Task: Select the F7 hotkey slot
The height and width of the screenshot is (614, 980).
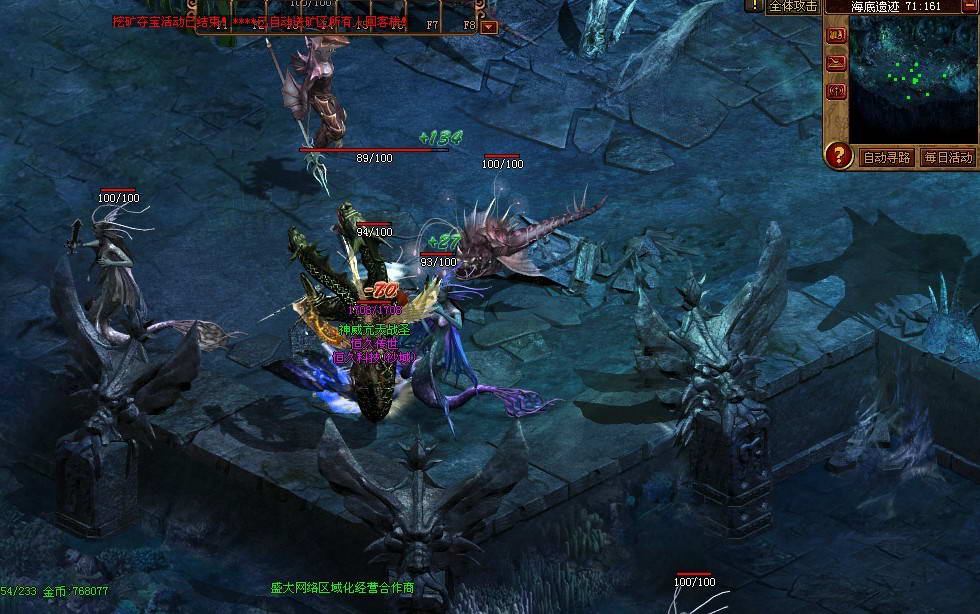Action: point(432,24)
